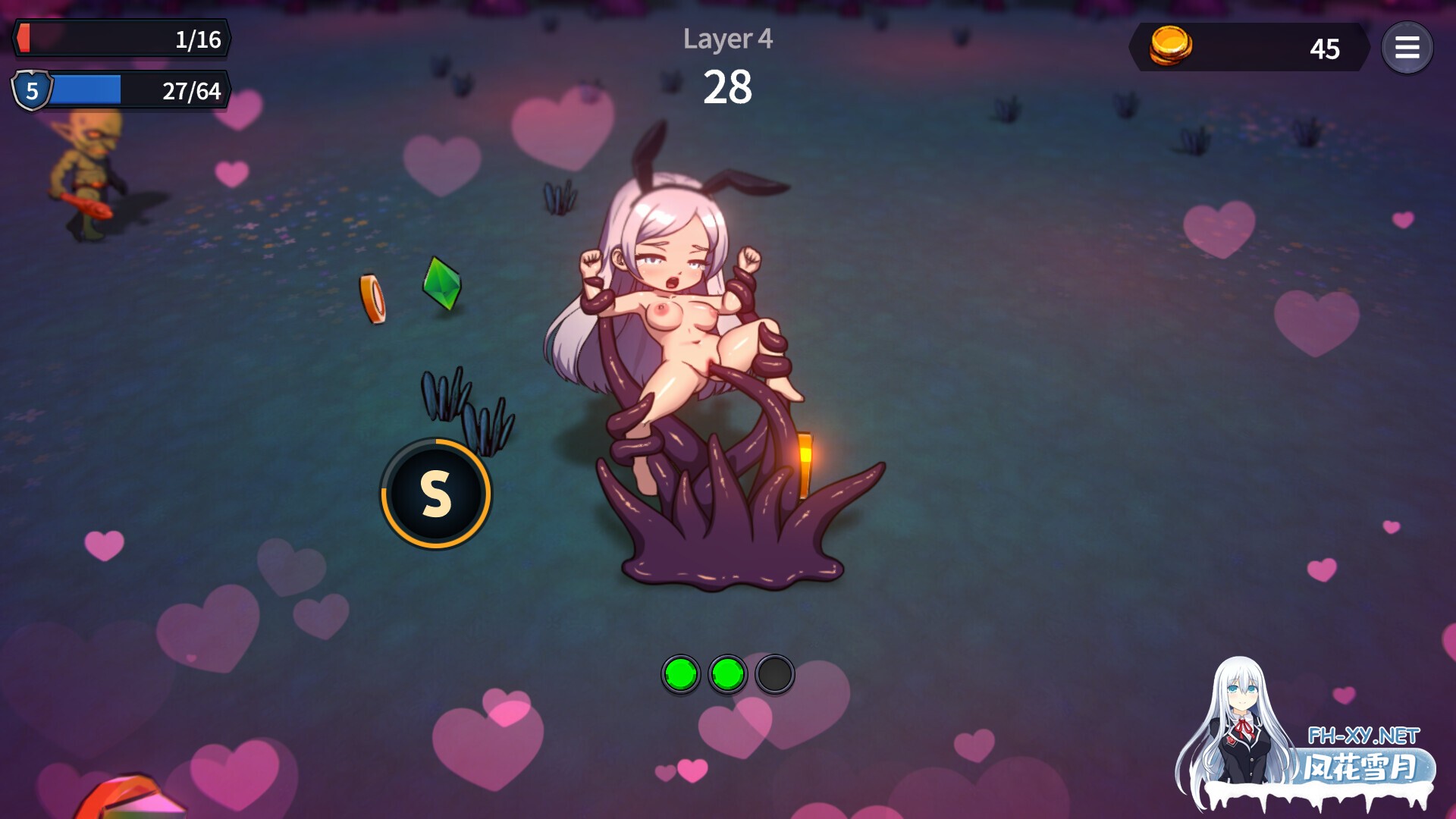The height and width of the screenshot is (819, 1456).
Task: Enable the dark third indicator light
Action: (773, 673)
